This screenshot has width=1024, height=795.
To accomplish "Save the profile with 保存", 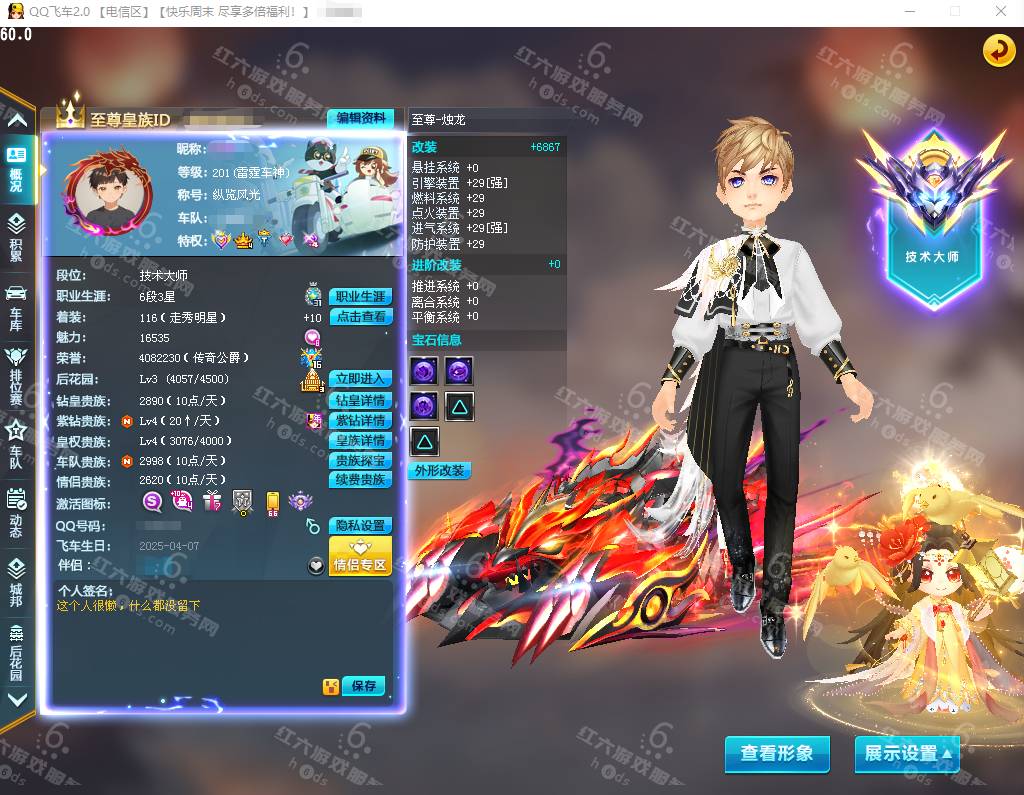I will 364,686.
